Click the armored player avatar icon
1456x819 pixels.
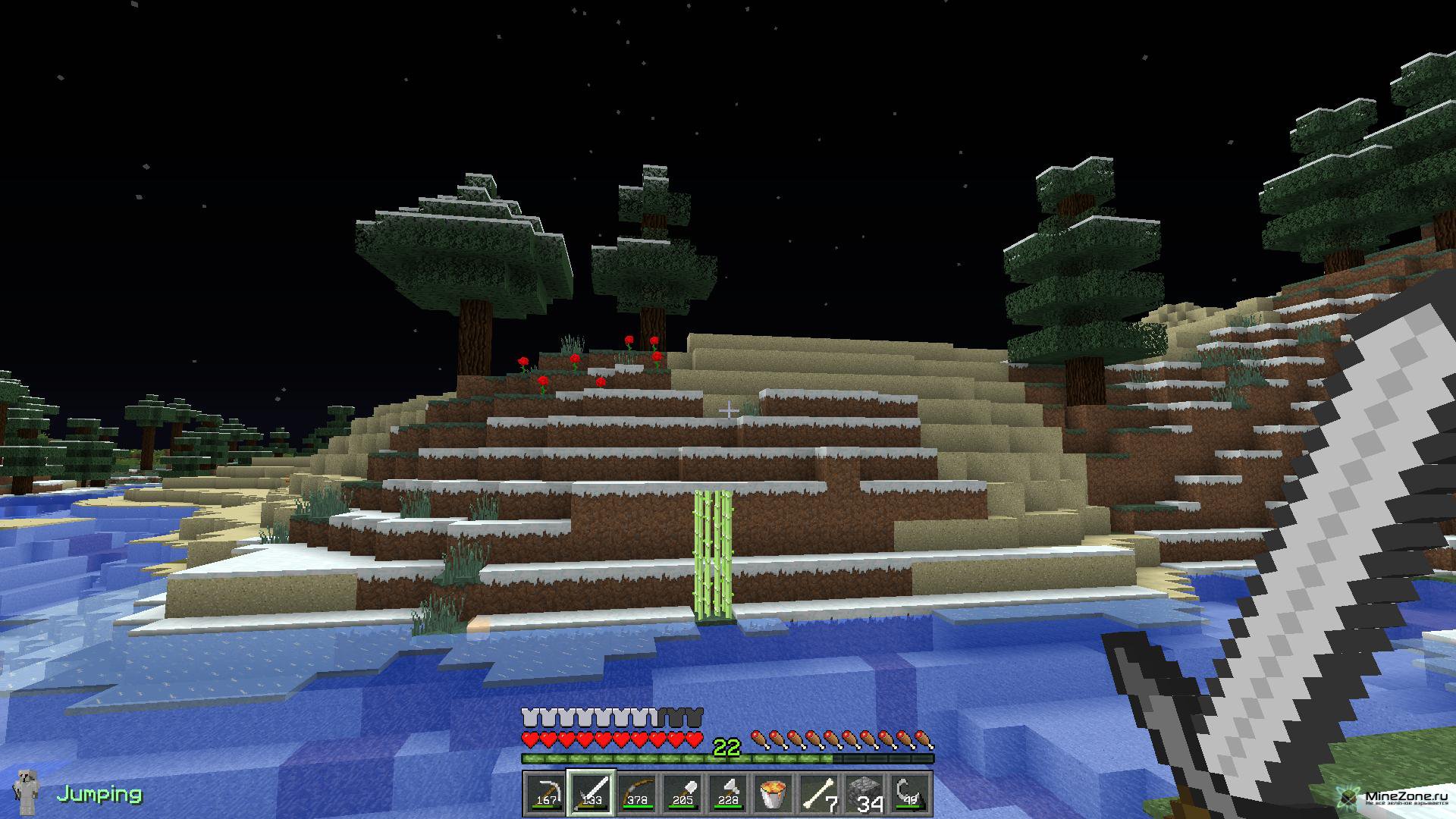[26, 794]
